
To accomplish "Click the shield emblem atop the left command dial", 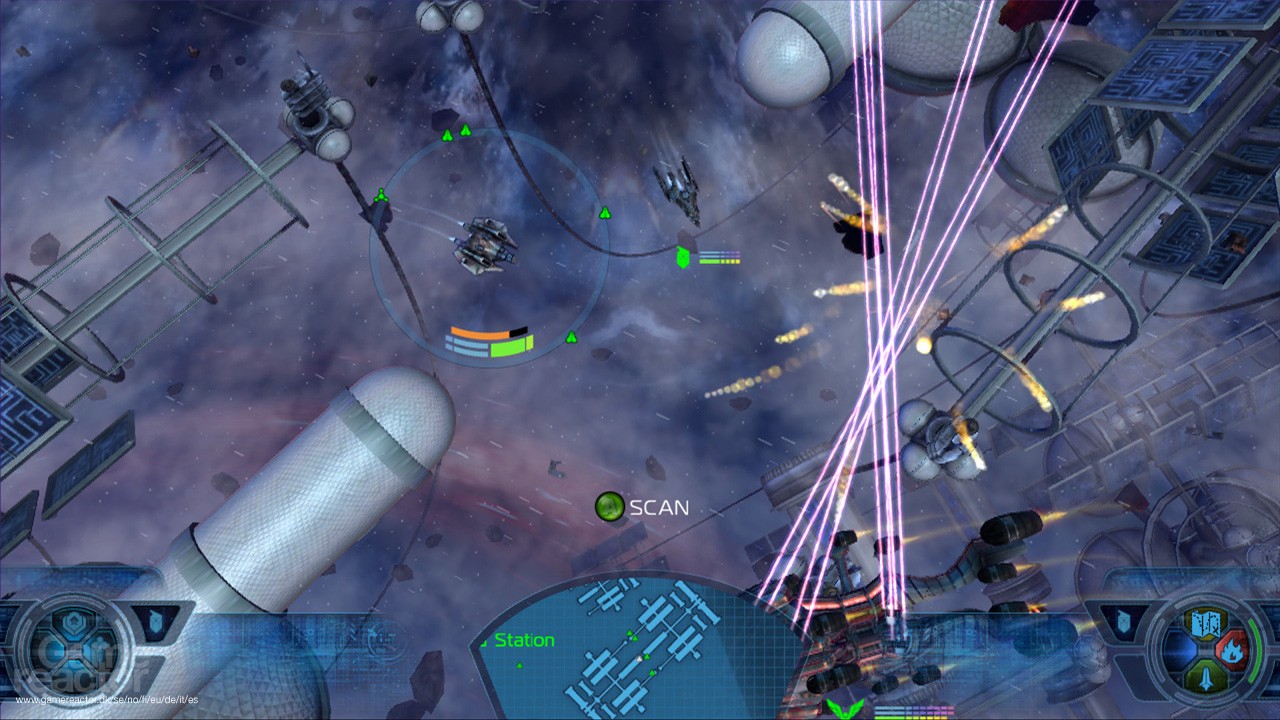I will [72, 622].
